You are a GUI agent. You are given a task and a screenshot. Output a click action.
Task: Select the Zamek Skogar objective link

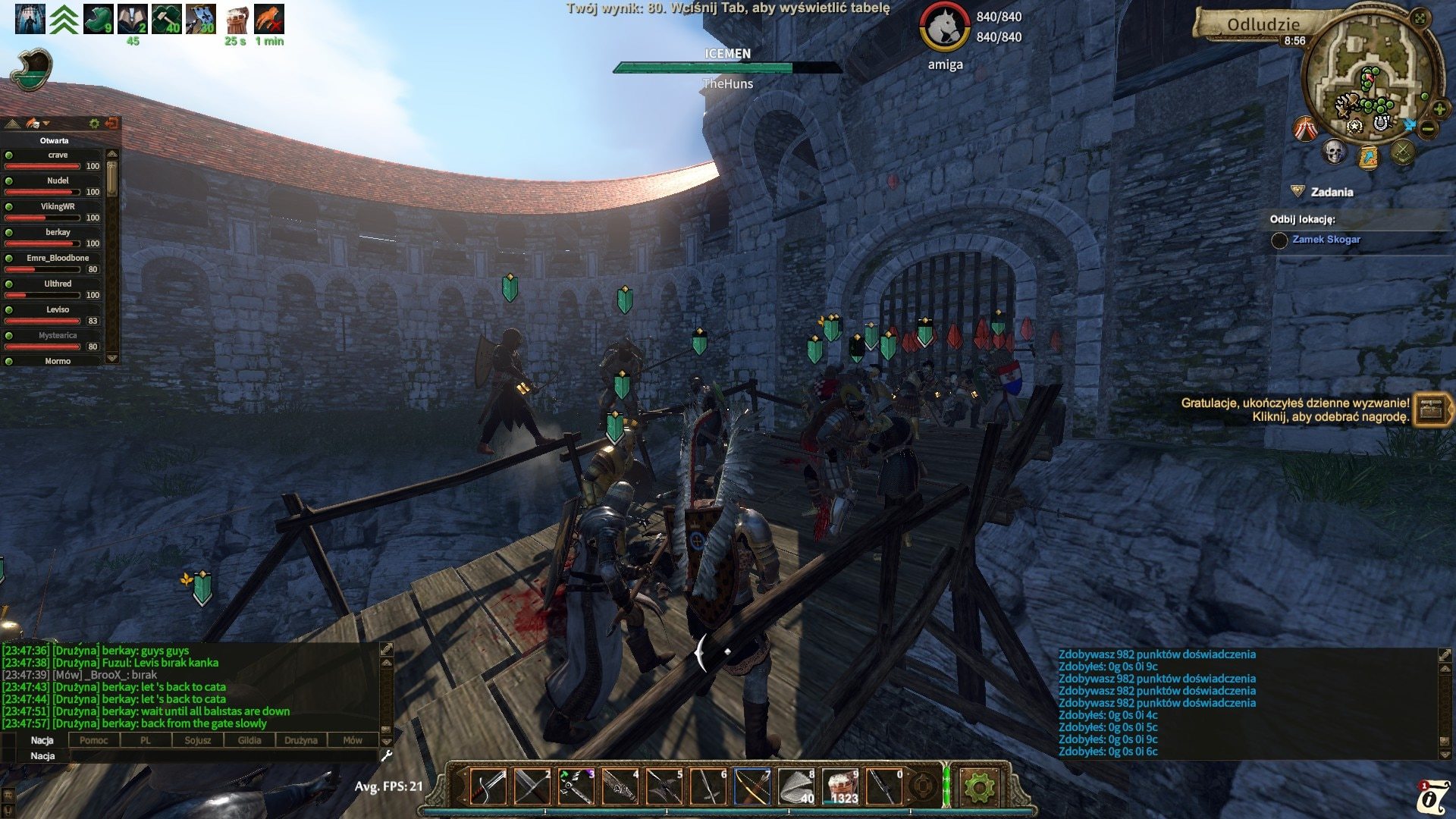tap(1326, 240)
